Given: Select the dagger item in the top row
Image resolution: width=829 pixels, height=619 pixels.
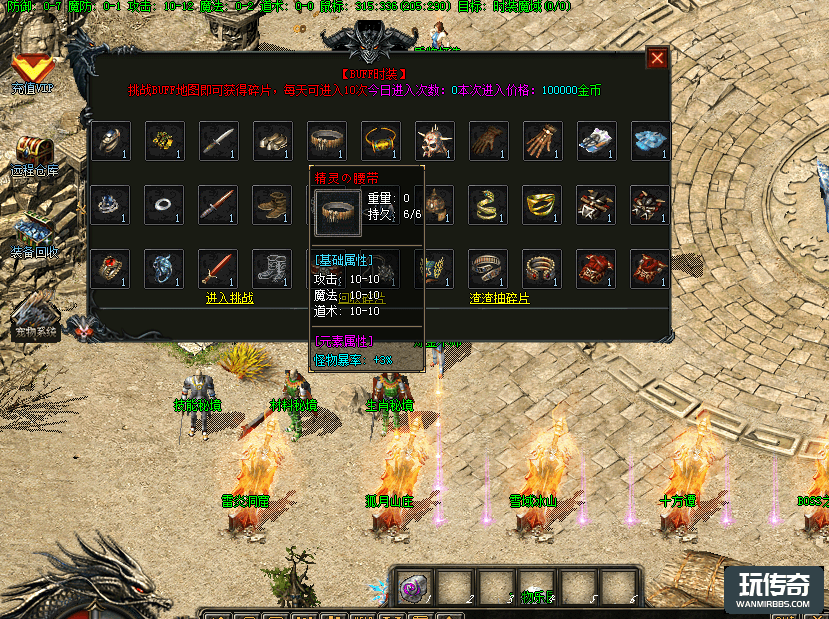Looking at the screenshot, I should [x=218, y=141].
